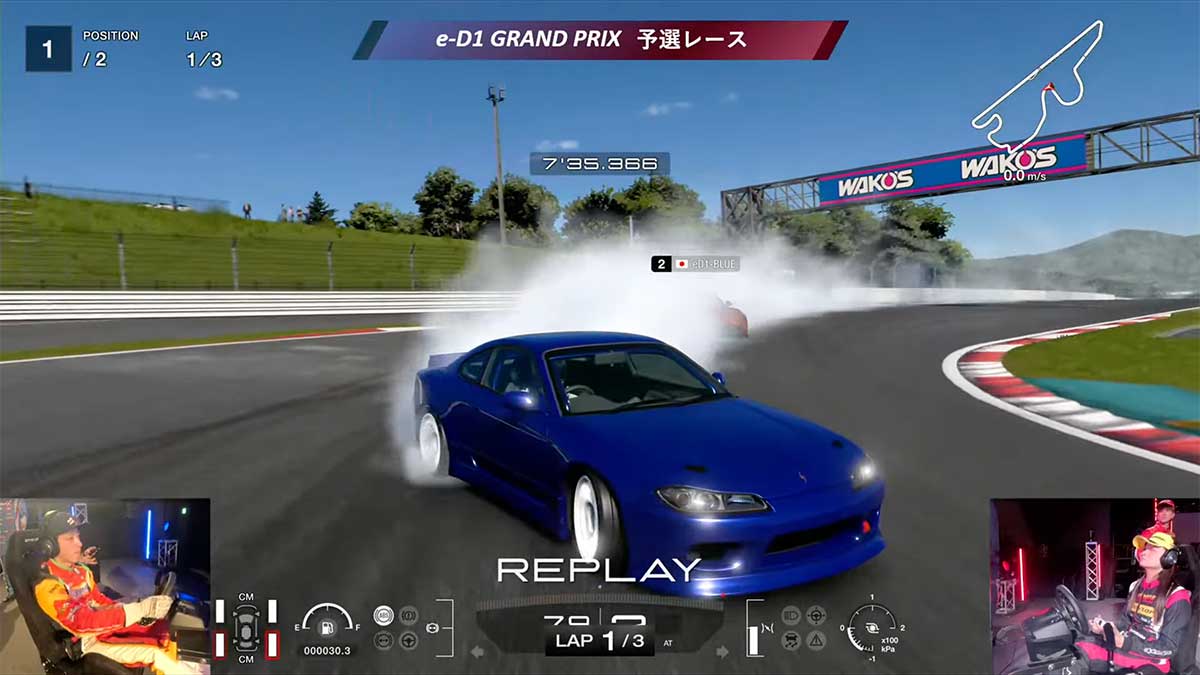This screenshot has width=1200, height=675.
Task: Click the headlight indicator icon
Action: coord(791,615)
